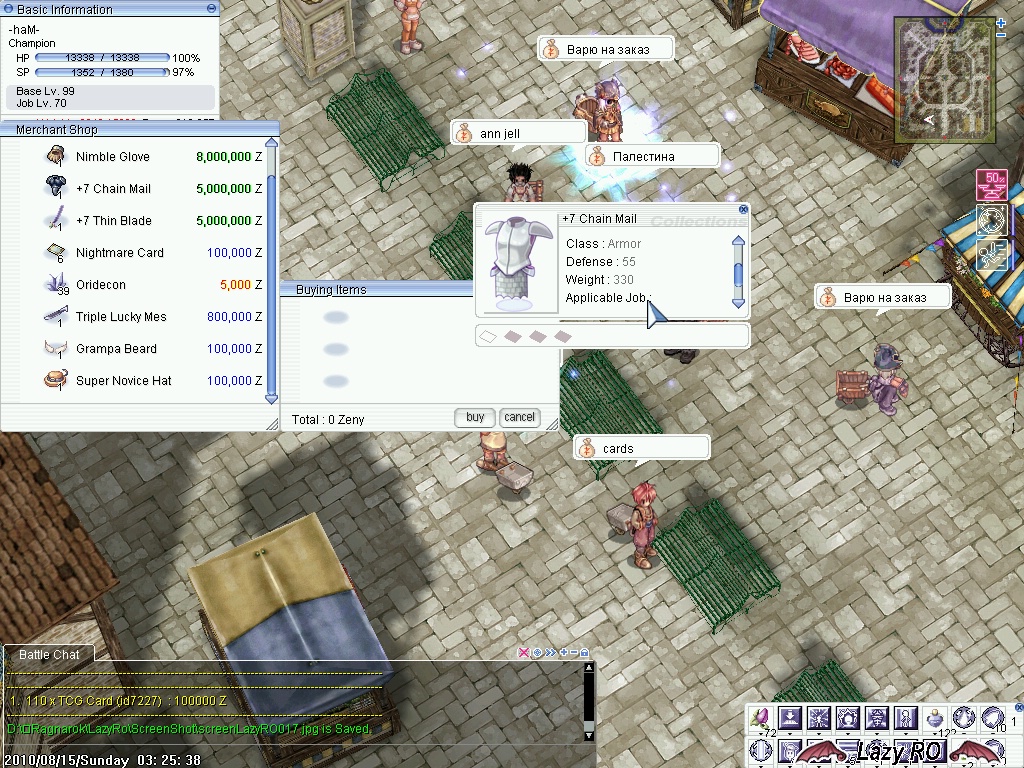Viewport: 1024px width, 768px height.
Task: Choose the Triple Lucky Mes listing
Action: pyautogui.click(x=121, y=317)
